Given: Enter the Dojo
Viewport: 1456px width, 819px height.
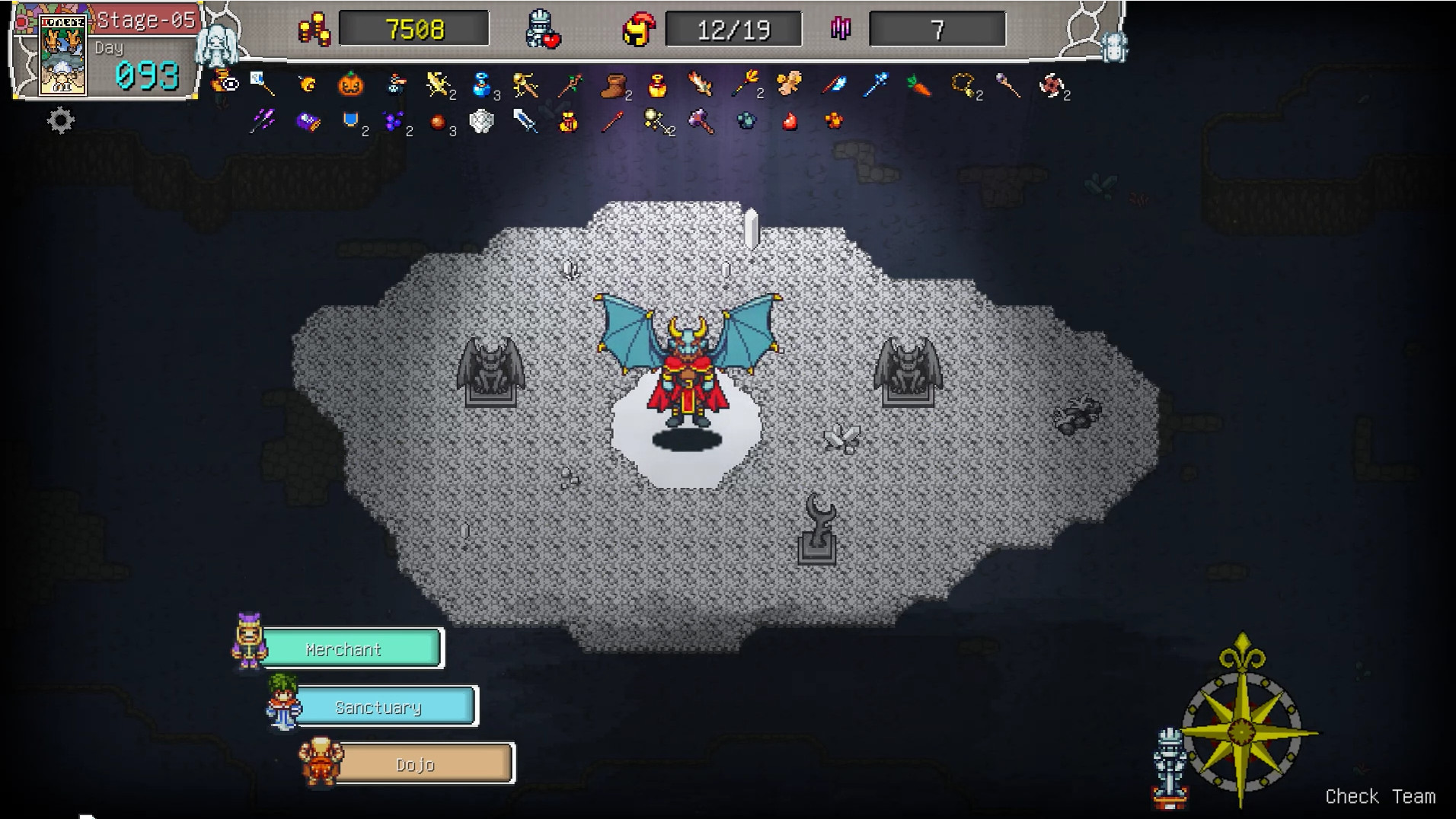Looking at the screenshot, I should pos(423,763).
